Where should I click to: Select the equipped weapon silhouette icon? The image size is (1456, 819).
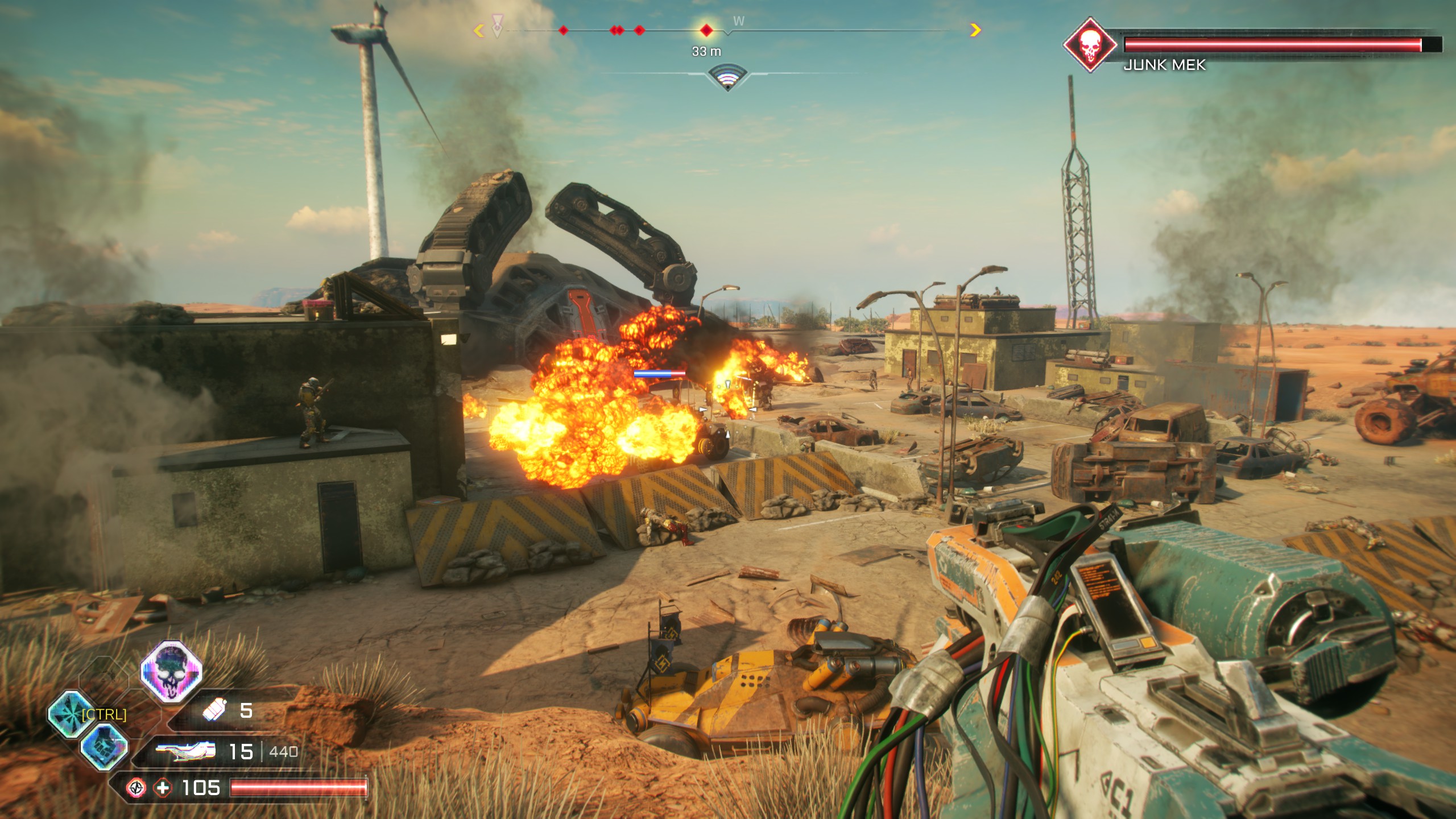coord(186,751)
